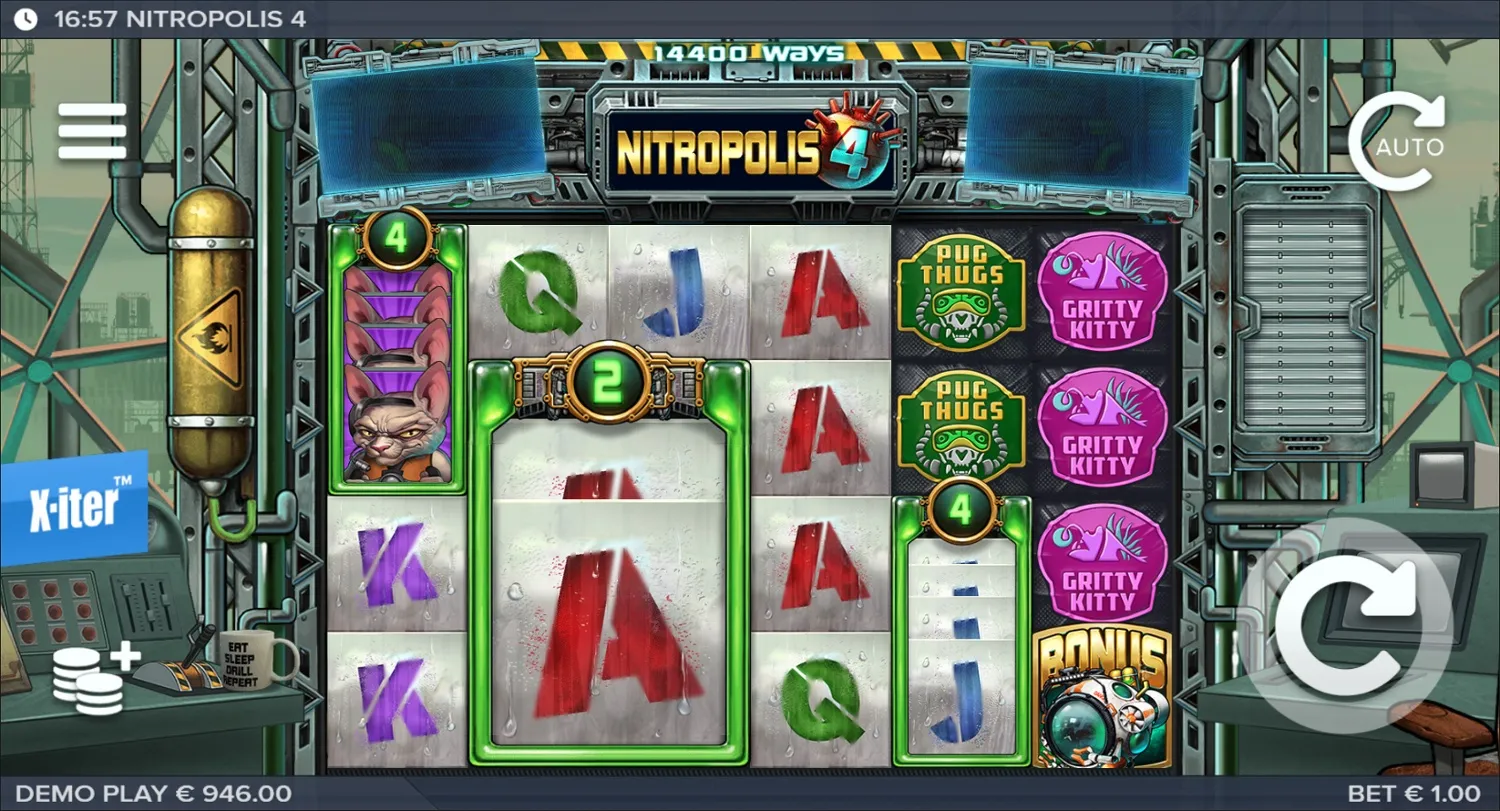Select the top Pug Thugs symbol
The width and height of the screenshot is (1500, 811).
(x=962, y=290)
